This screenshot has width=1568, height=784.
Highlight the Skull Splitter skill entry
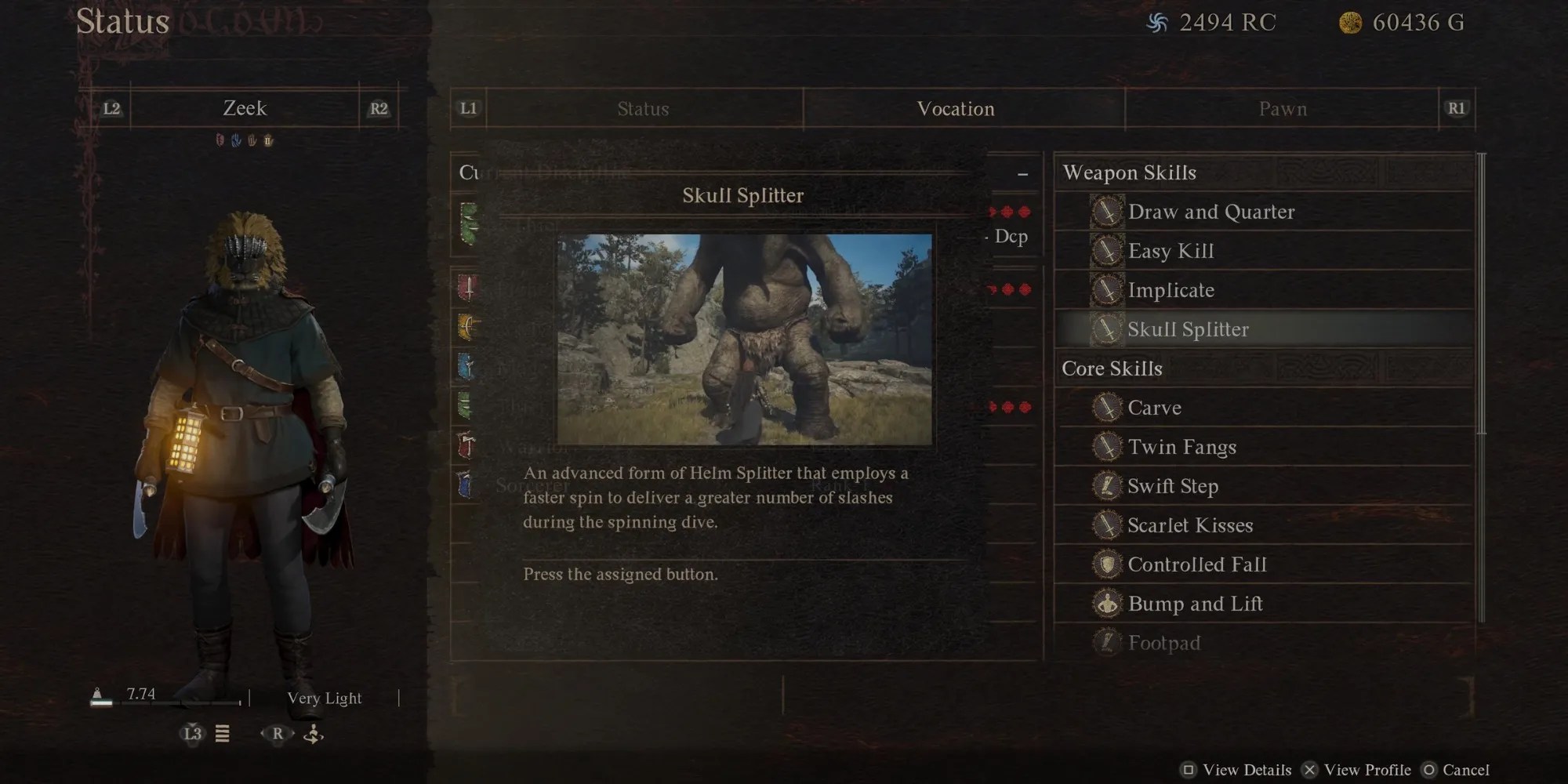click(x=1188, y=329)
